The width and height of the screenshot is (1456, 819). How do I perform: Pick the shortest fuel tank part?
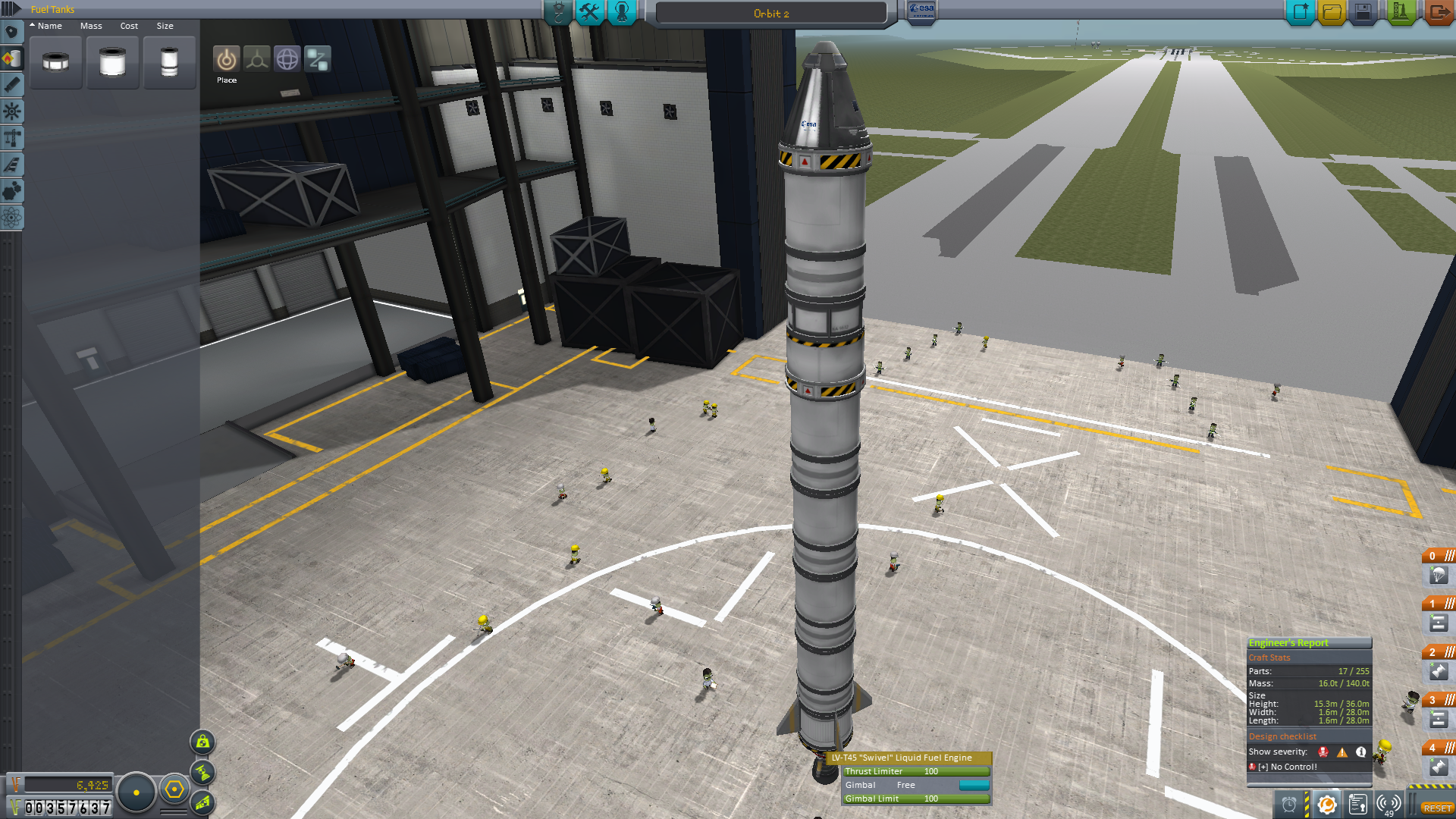tap(55, 62)
